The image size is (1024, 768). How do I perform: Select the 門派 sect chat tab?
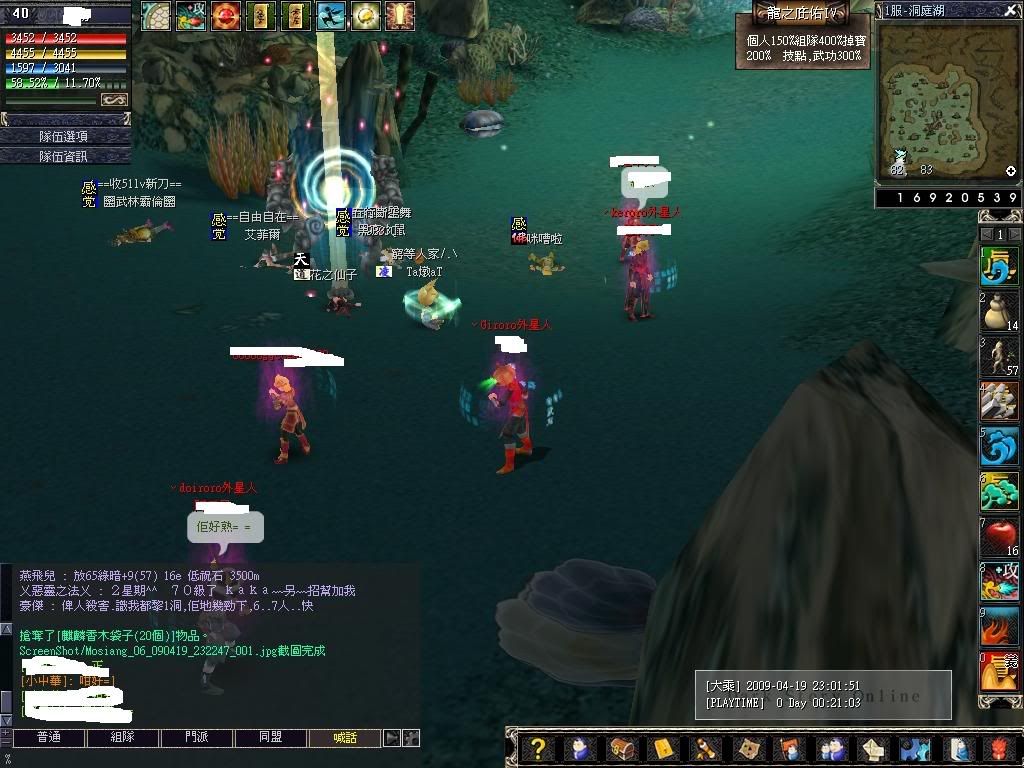click(197, 738)
